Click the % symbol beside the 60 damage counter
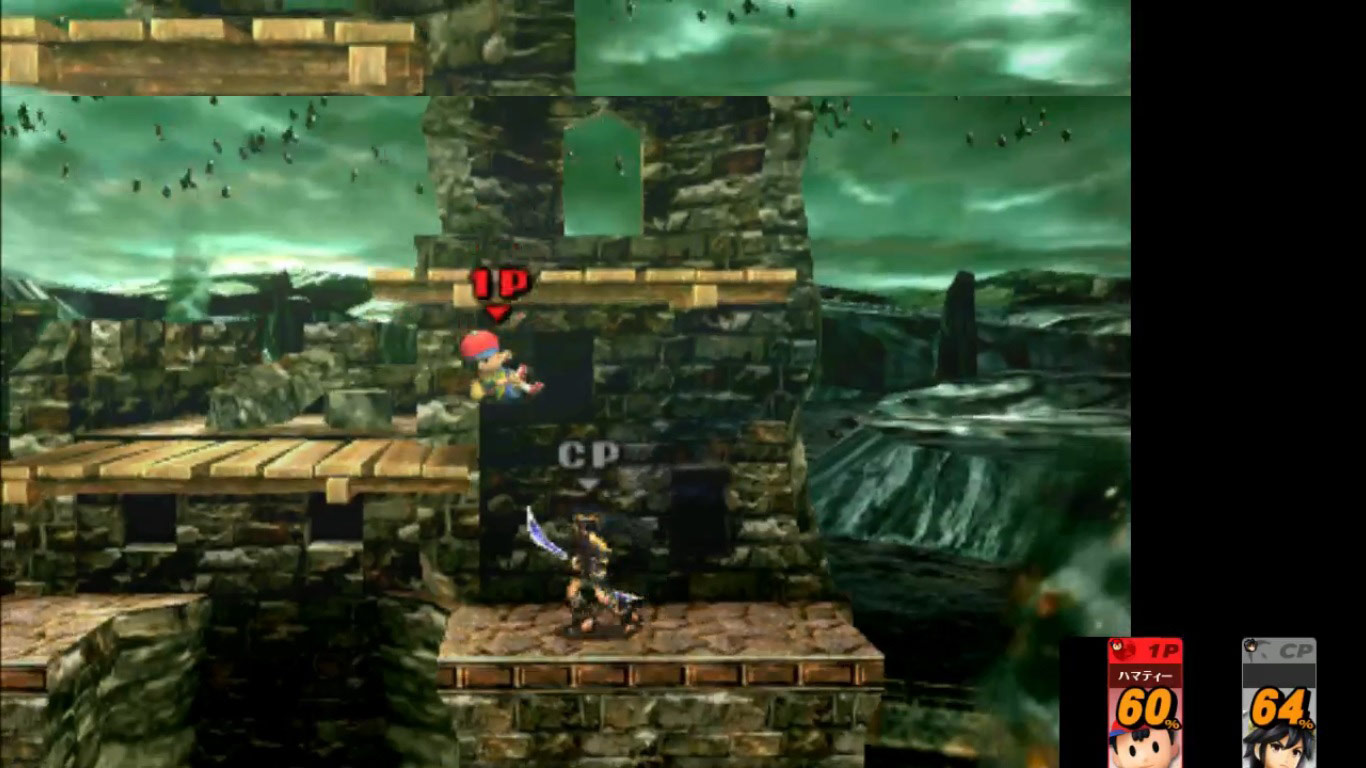 1172,722
